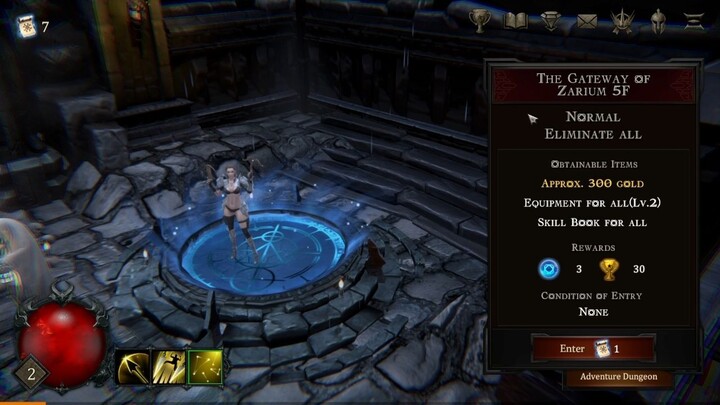This screenshot has width=720, height=405.
Task: Open the winged crest emblem icon
Action: [622, 20]
